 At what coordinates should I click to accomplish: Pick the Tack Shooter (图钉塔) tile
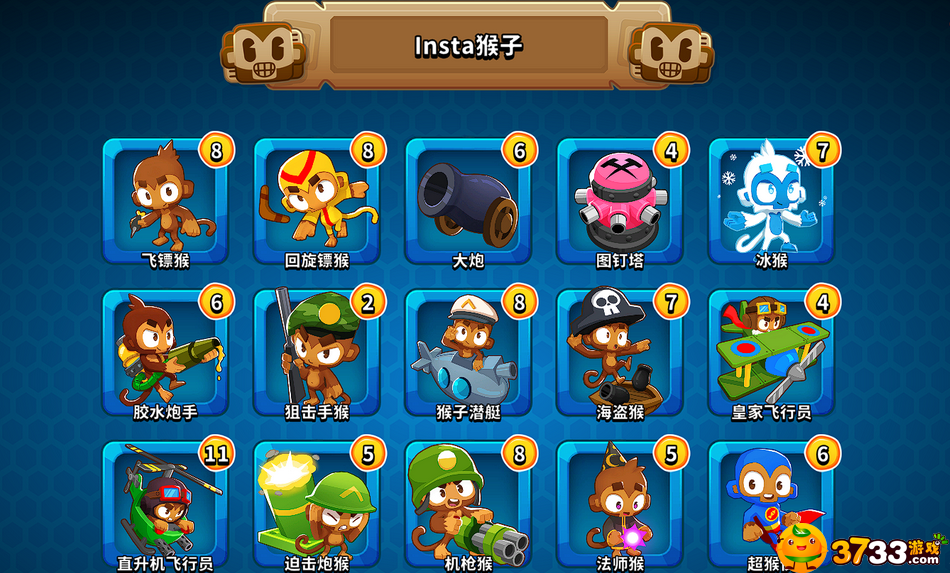pos(620,200)
